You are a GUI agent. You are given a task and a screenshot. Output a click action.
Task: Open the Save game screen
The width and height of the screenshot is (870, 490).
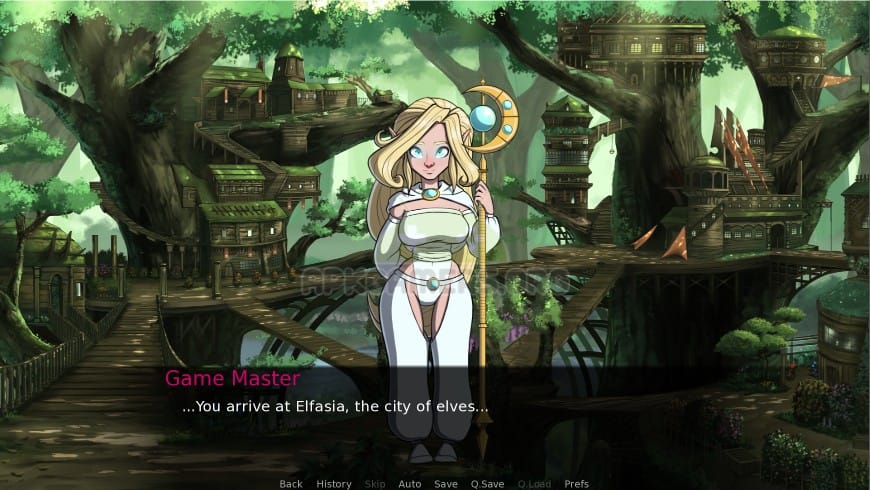[x=446, y=484]
